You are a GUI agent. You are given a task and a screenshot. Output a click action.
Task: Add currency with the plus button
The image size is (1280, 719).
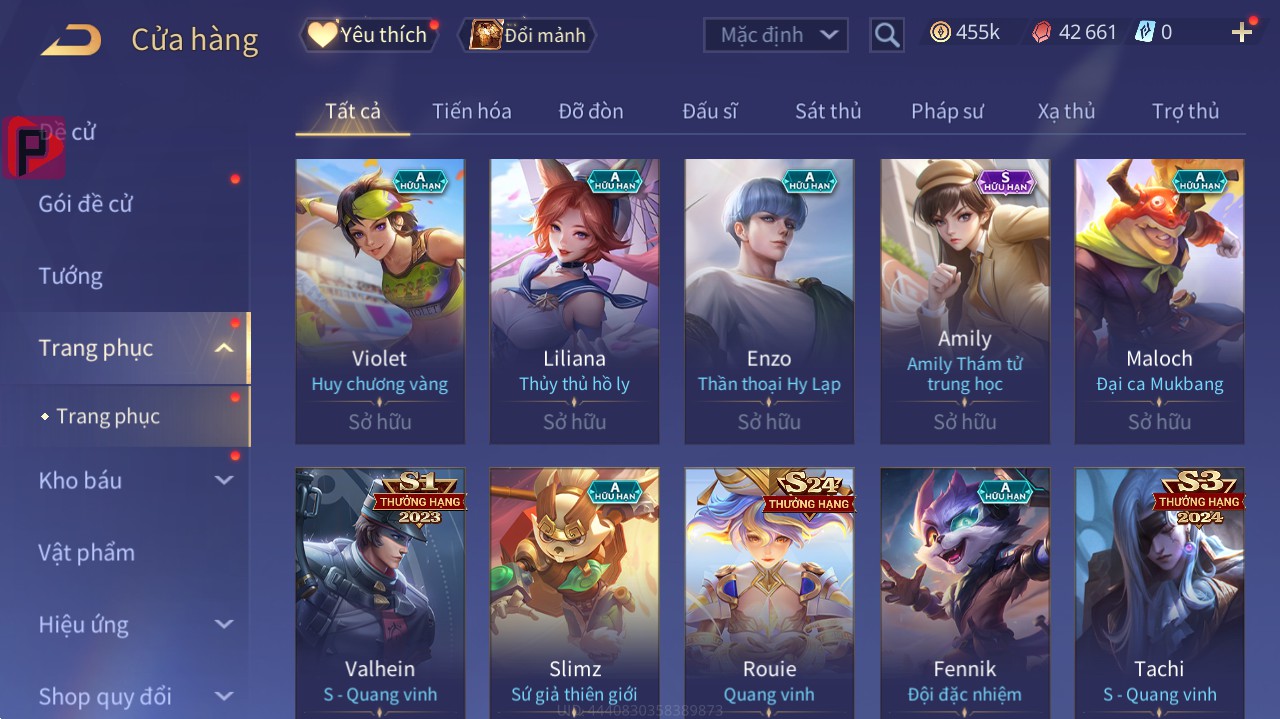(x=1242, y=33)
